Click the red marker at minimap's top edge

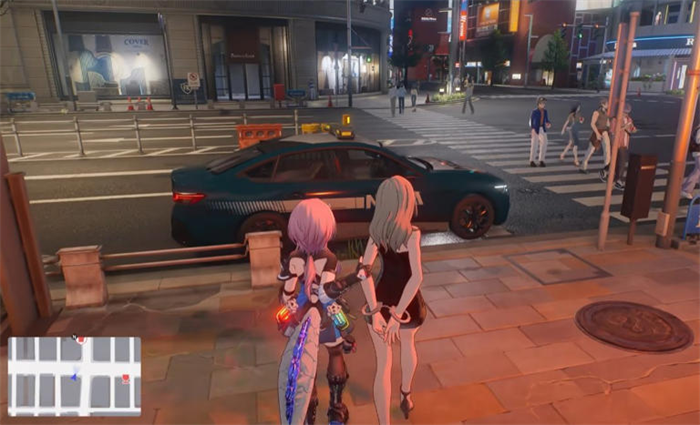pos(80,341)
